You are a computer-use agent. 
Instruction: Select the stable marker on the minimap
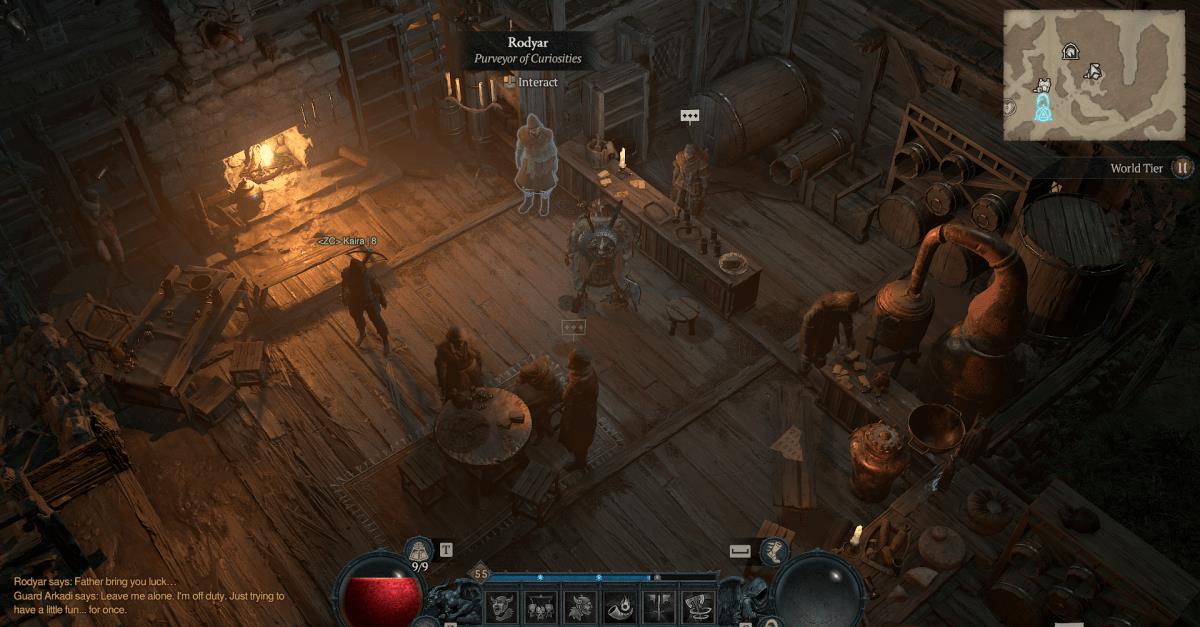(1071, 51)
